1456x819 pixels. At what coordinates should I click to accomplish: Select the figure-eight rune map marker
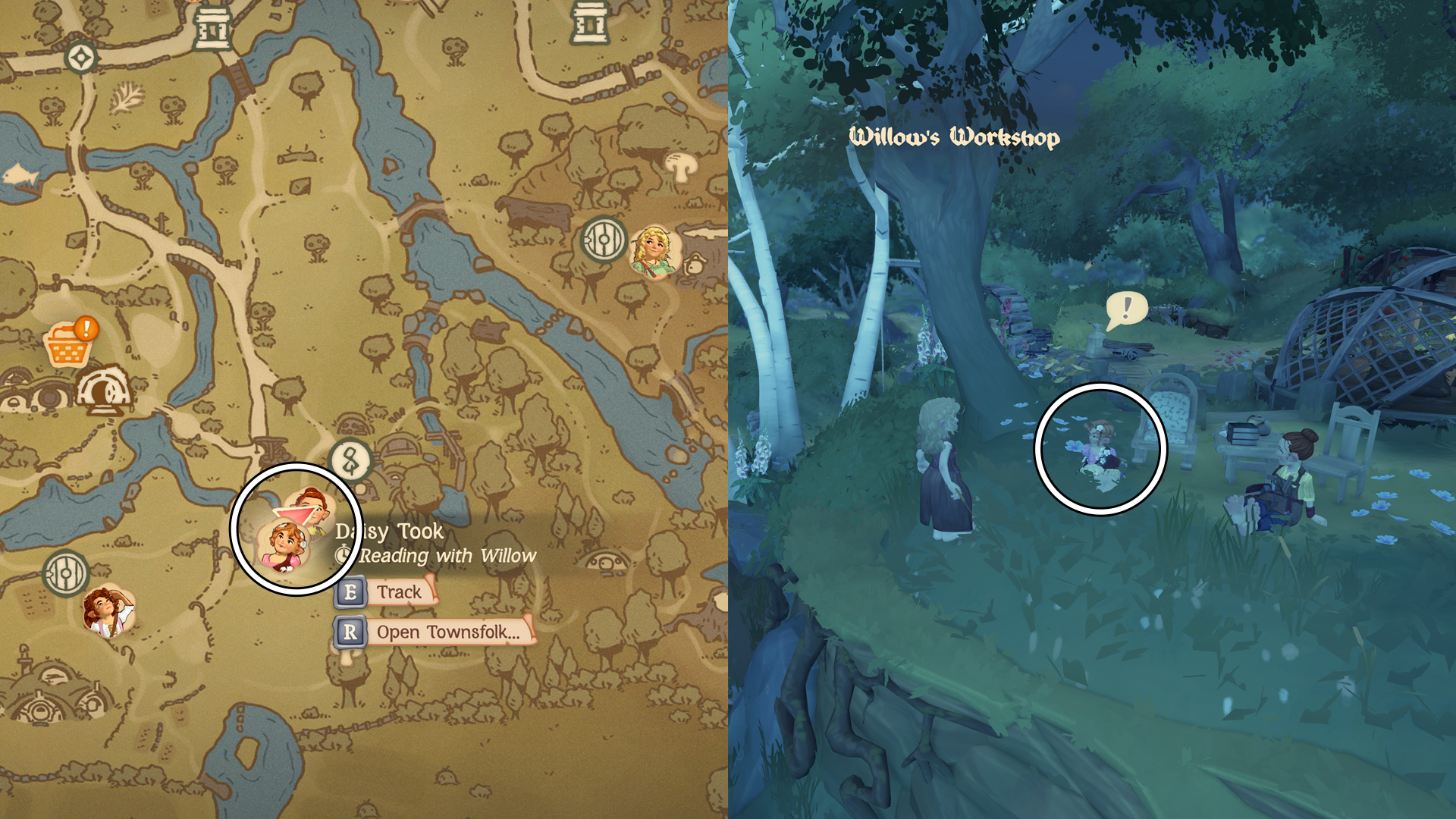pyautogui.click(x=350, y=460)
